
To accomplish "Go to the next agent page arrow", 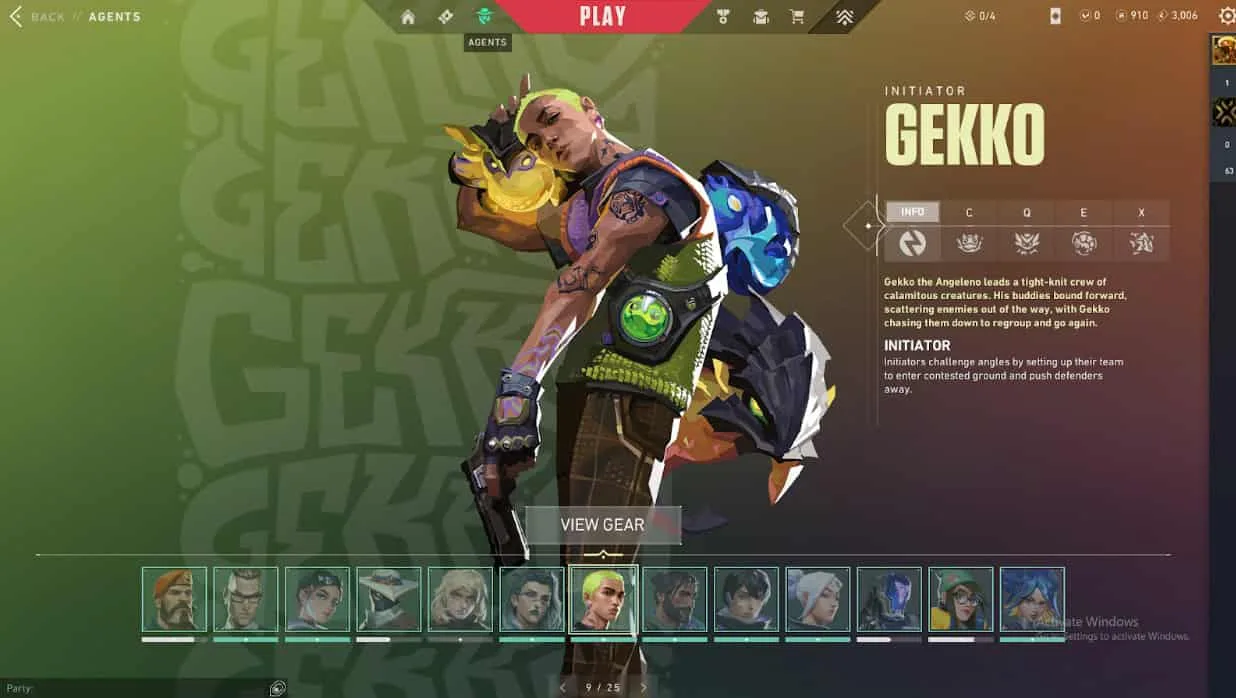I will [x=643, y=687].
